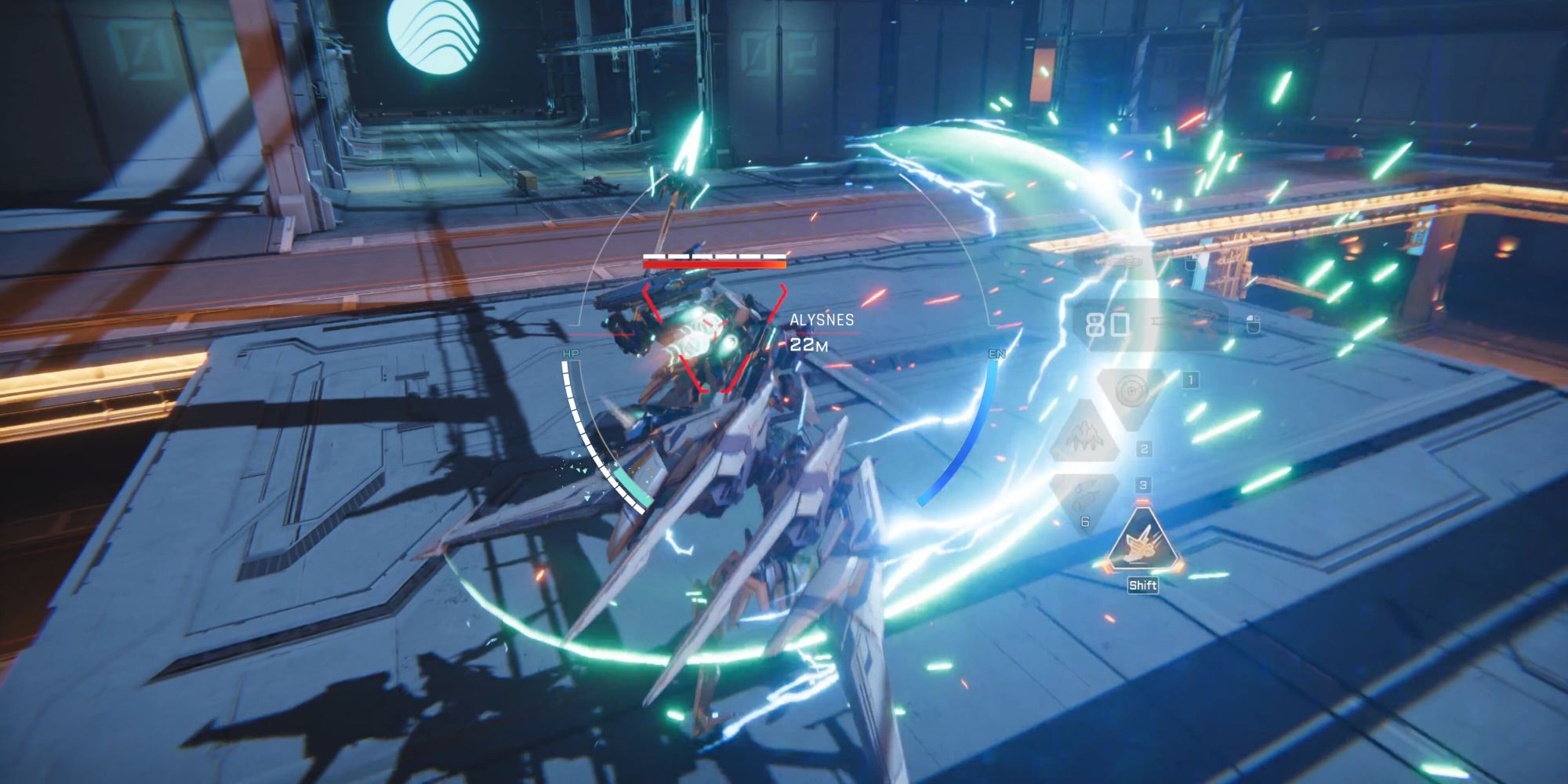Expand the Shift keybind label below the ability
The height and width of the screenshot is (784, 1568).
(x=1144, y=584)
